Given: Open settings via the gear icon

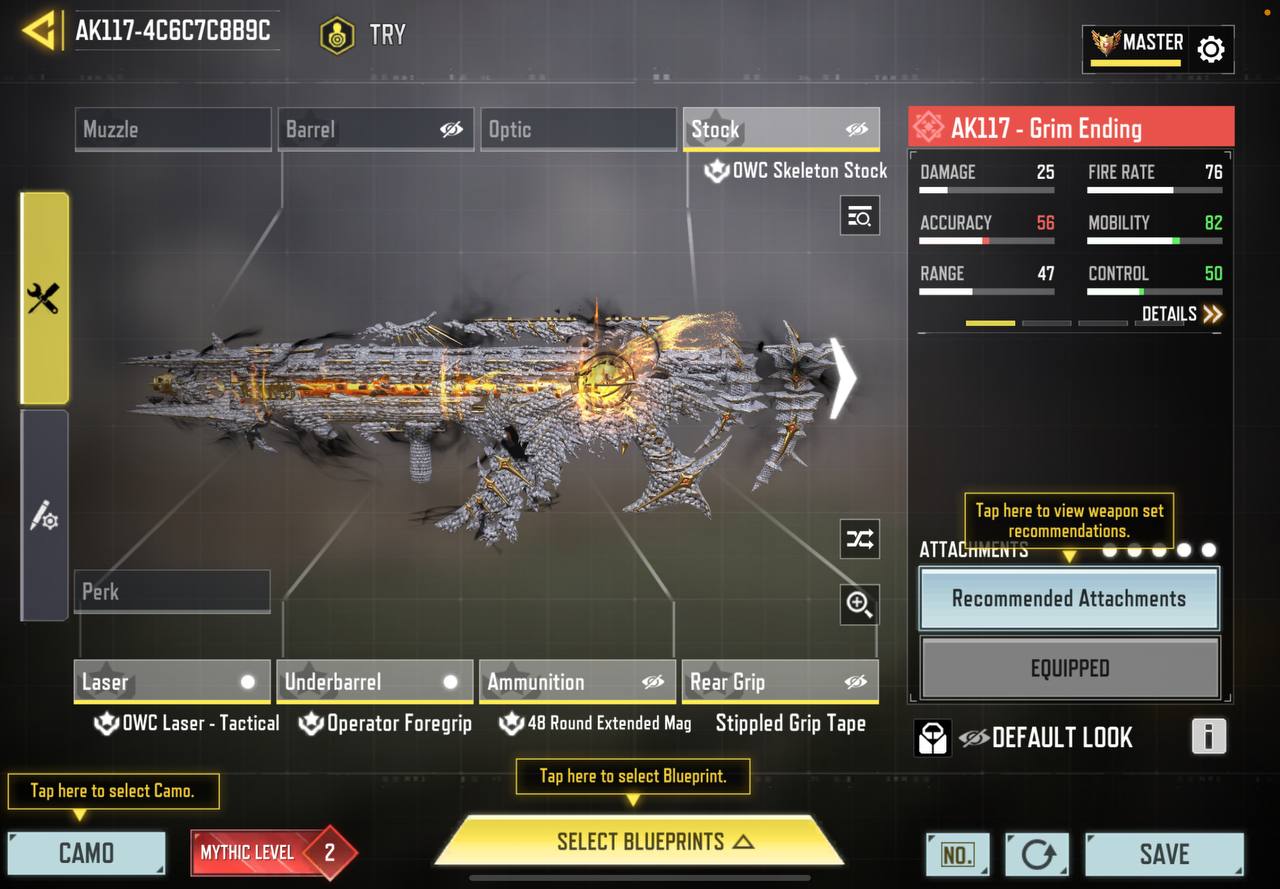Looking at the screenshot, I should click(x=1210, y=49).
